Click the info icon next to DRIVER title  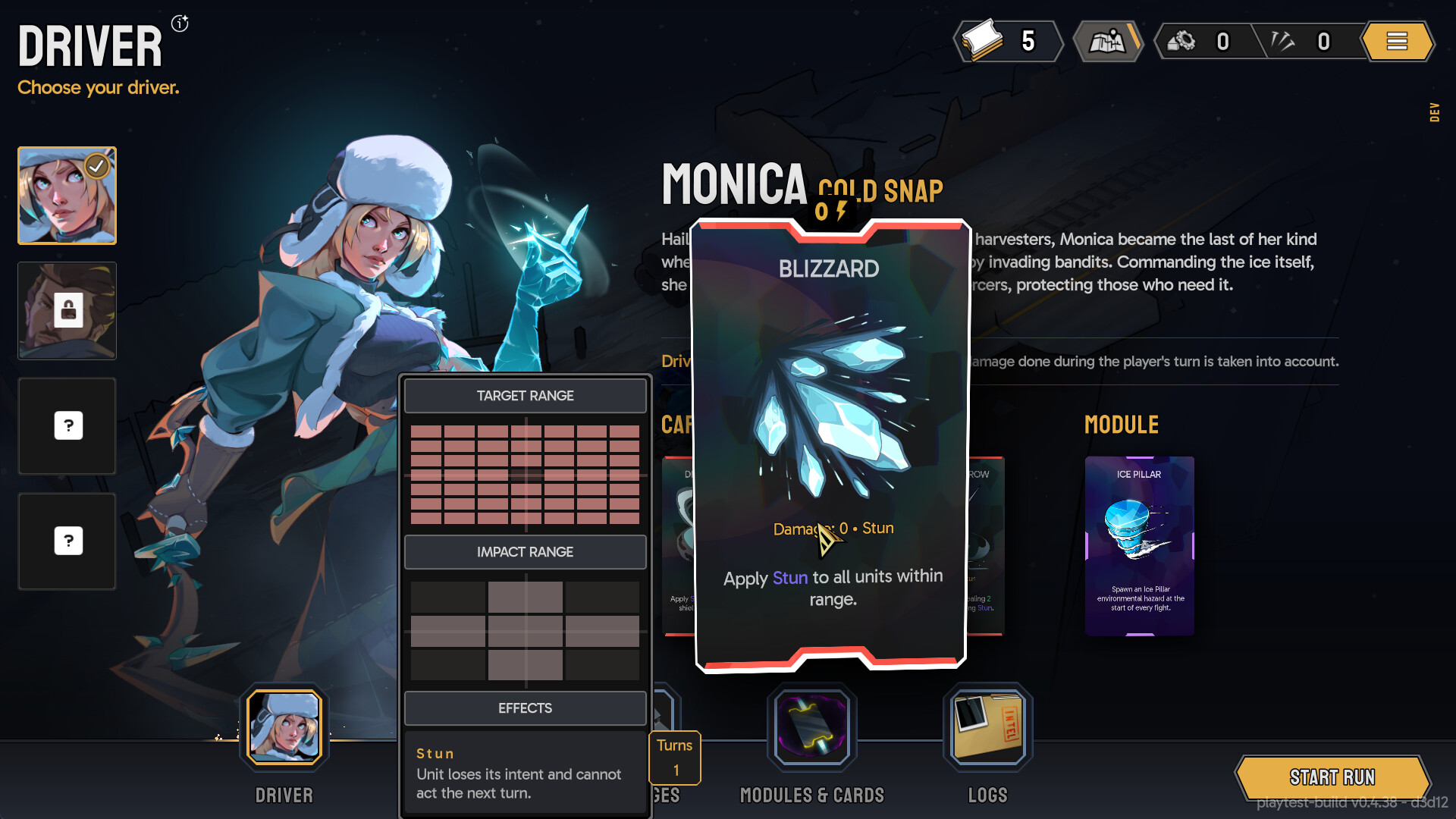[x=179, y=24]
